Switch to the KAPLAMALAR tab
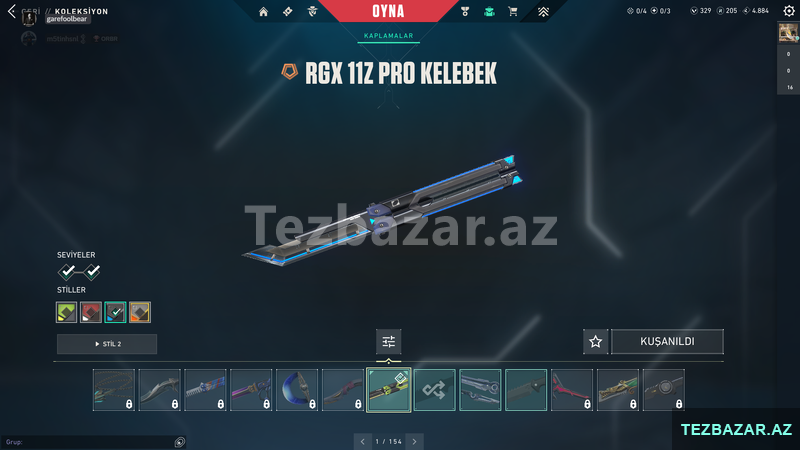 pyautogui.click(x=386, y=36)
